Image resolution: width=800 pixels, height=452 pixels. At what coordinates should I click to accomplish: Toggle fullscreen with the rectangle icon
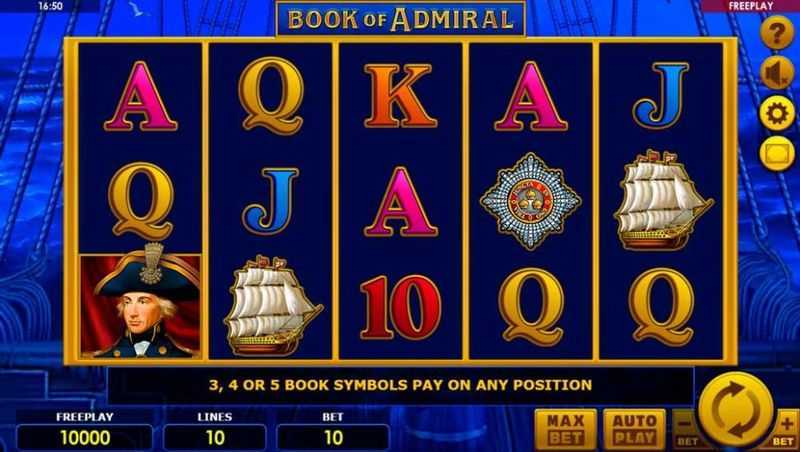[776, 153]
